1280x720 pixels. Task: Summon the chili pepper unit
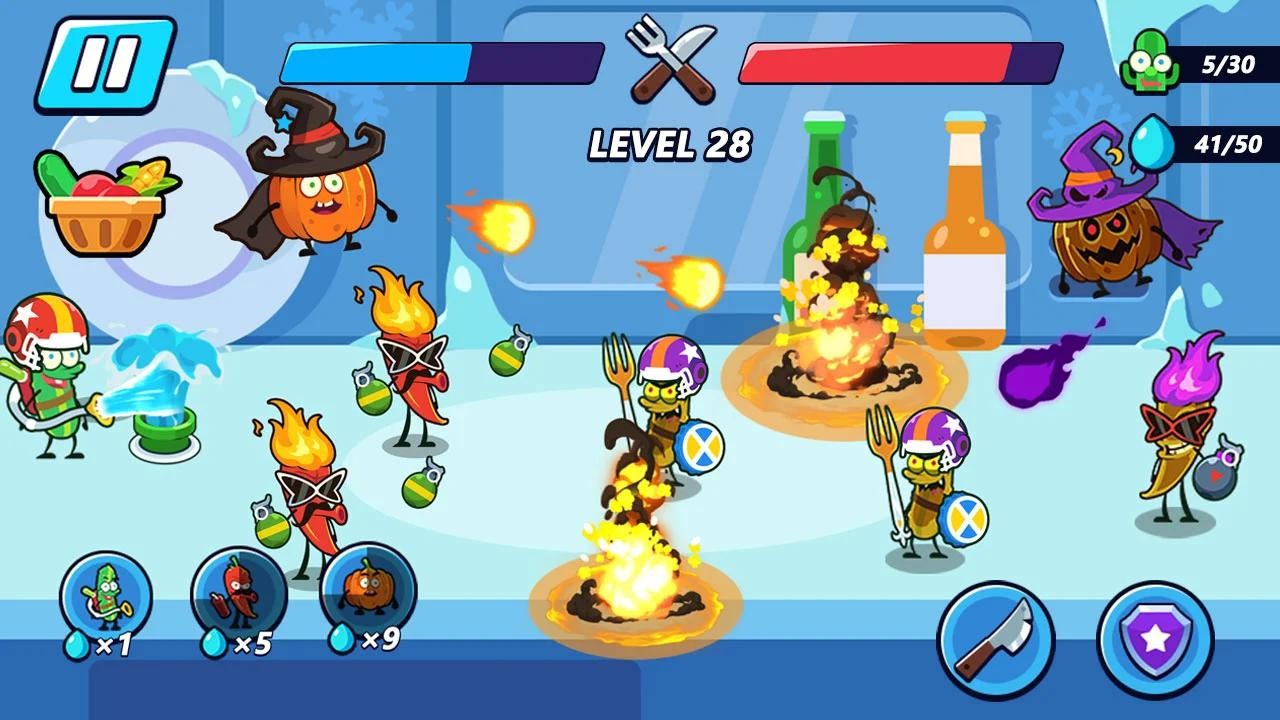click(x=238, y=595)
